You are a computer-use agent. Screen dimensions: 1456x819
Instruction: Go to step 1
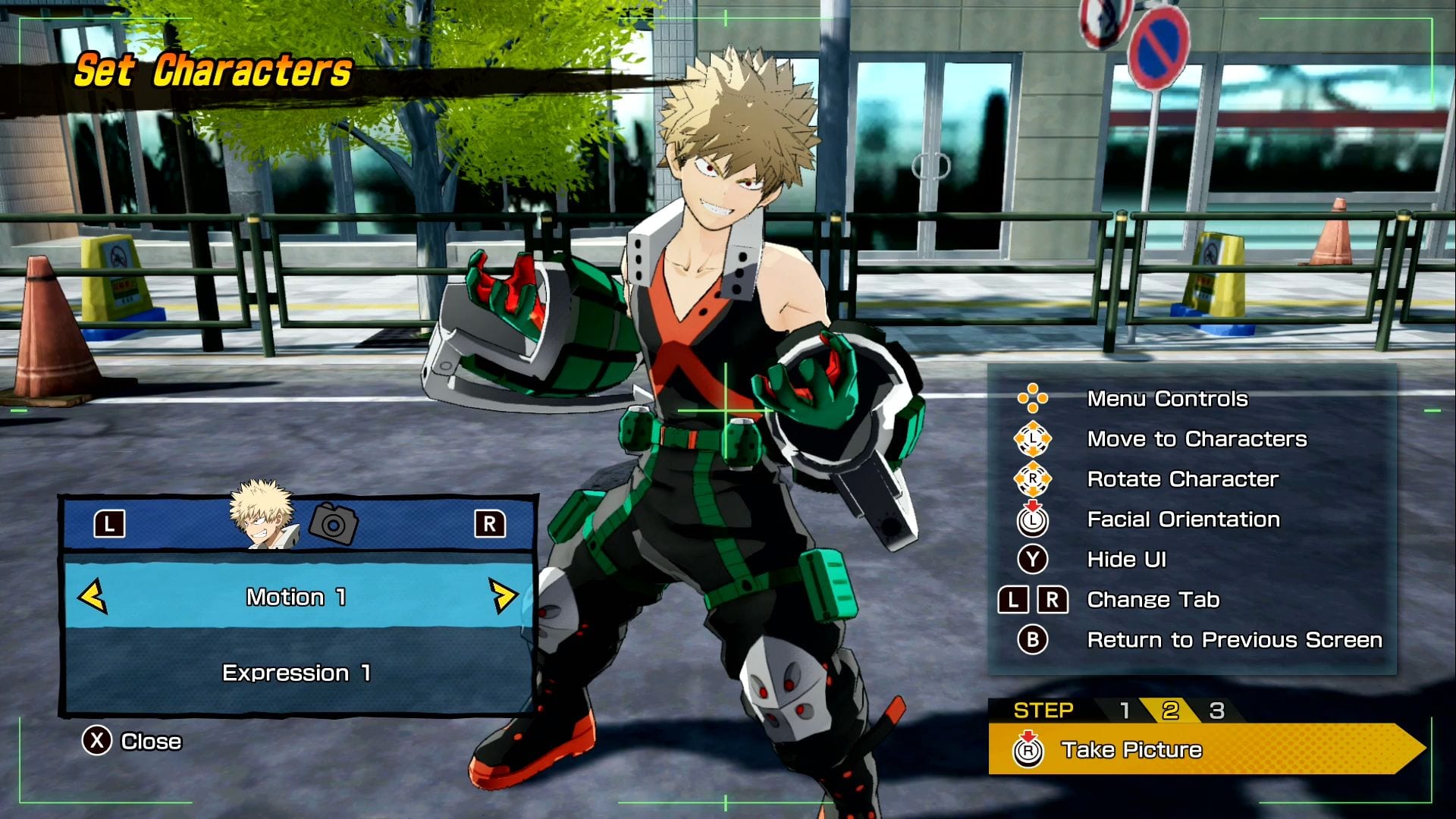1125,711
